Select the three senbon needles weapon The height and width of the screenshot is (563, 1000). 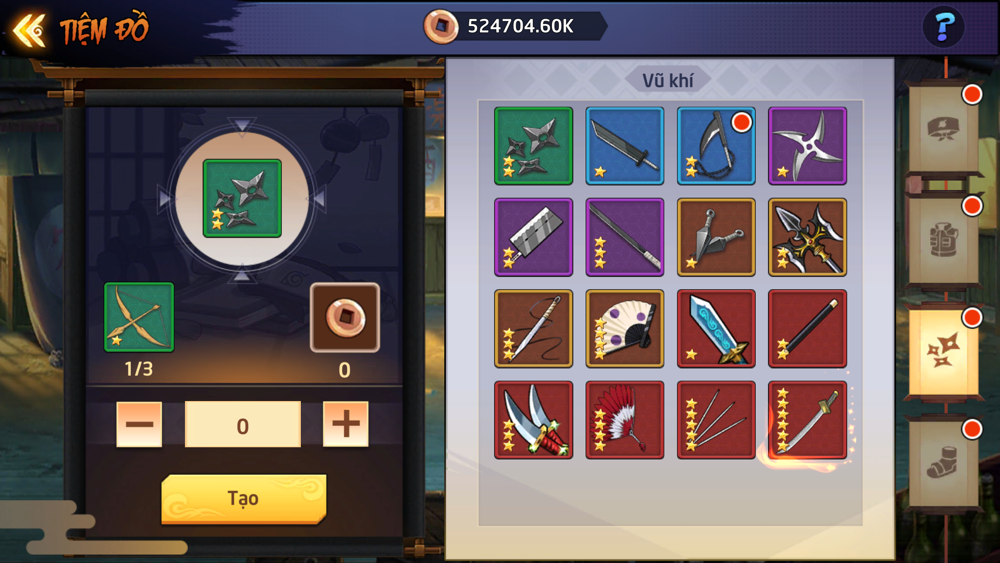(716, 420)
